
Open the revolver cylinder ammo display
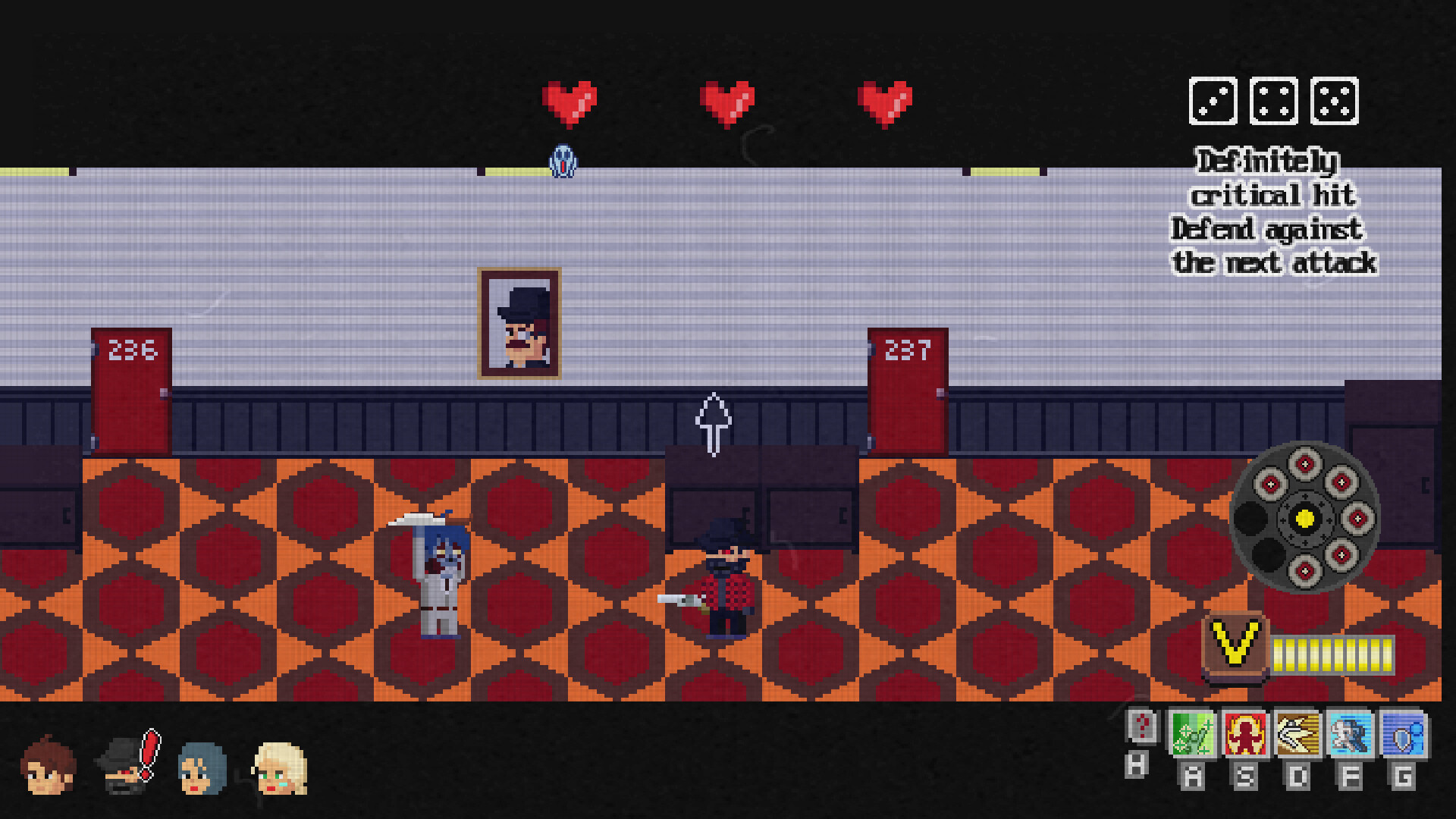1304,518
